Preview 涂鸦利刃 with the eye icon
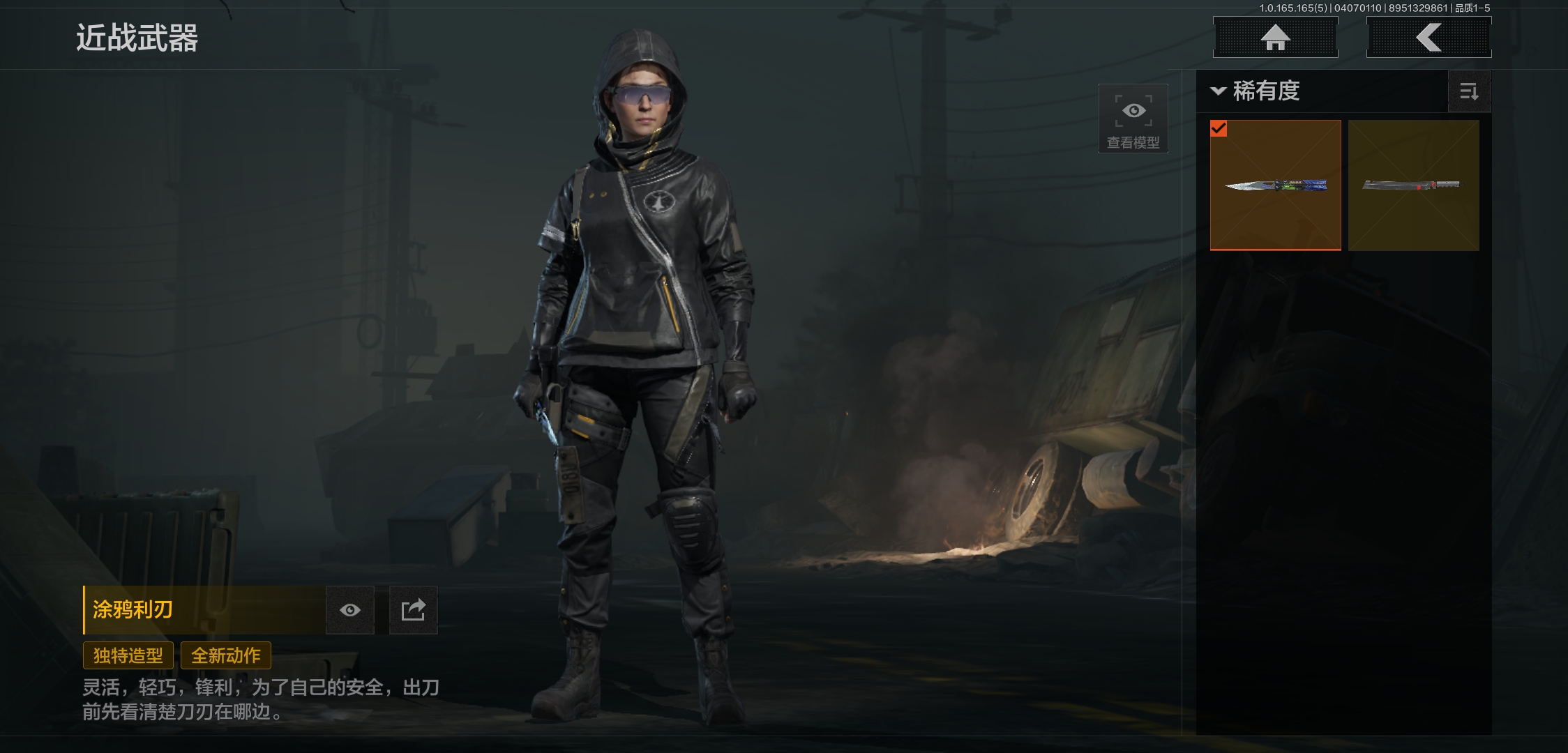This screenshot has width=1568, height=753. pyautogui.click(x=350, y=610)
